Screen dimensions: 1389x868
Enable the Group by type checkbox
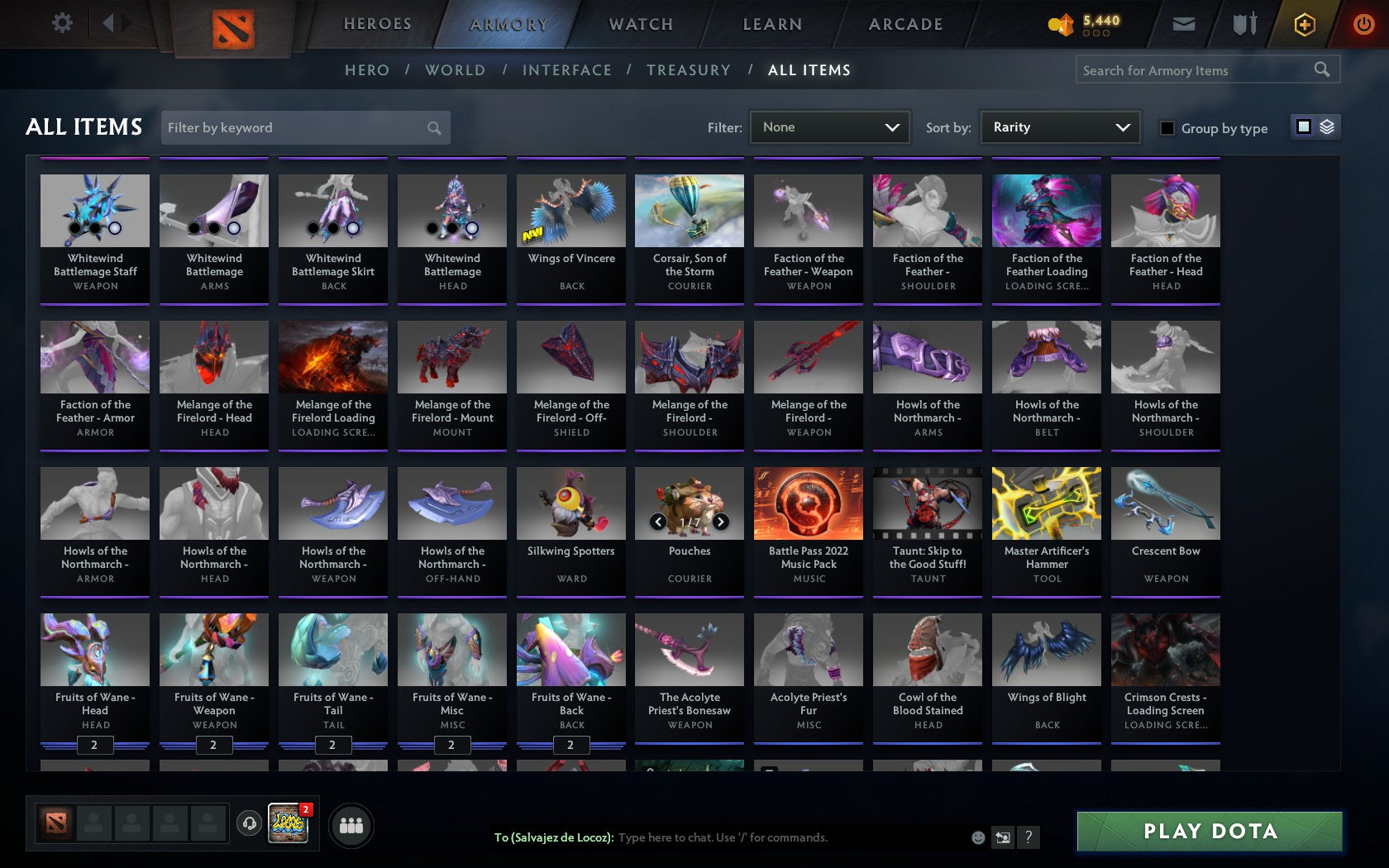coord(1166,128)
